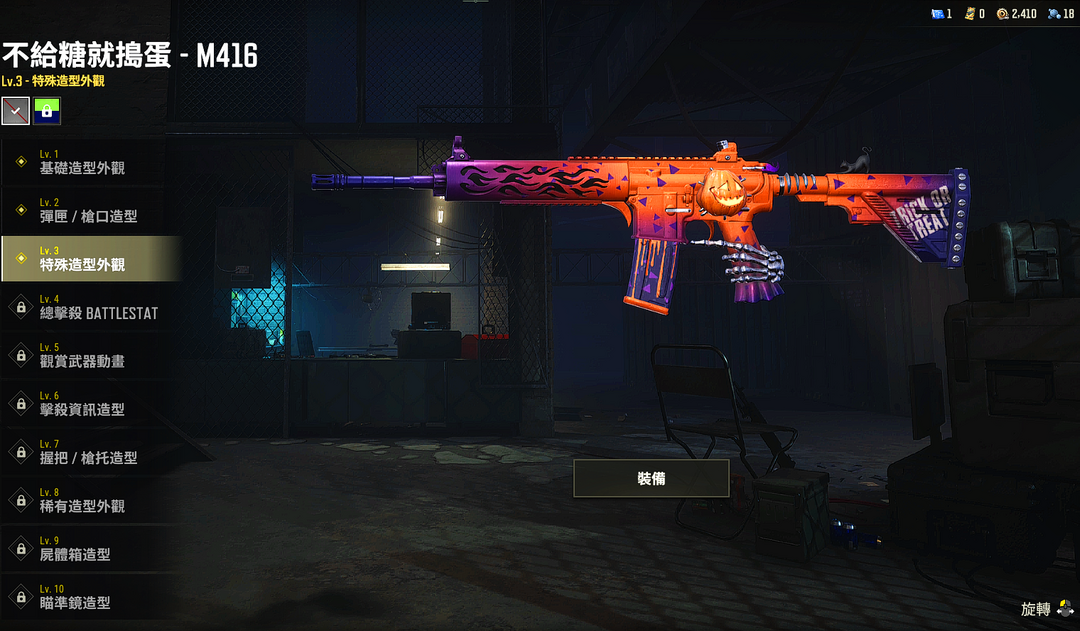1080x631 pixels.
Task: Click the 裝備 equip button
Action: tap(651, 479)
